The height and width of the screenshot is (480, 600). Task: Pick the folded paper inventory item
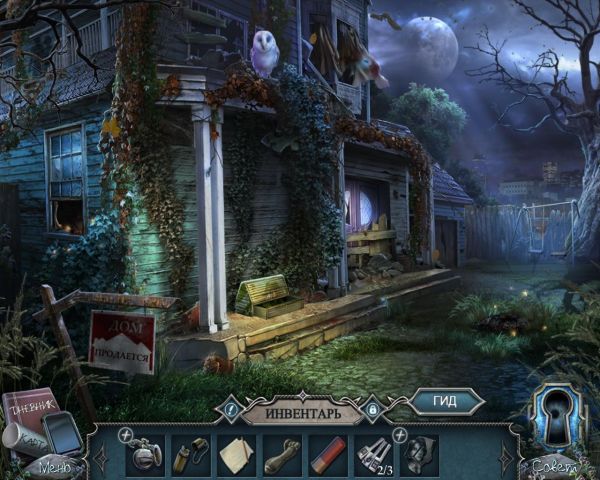coord(237,455)
